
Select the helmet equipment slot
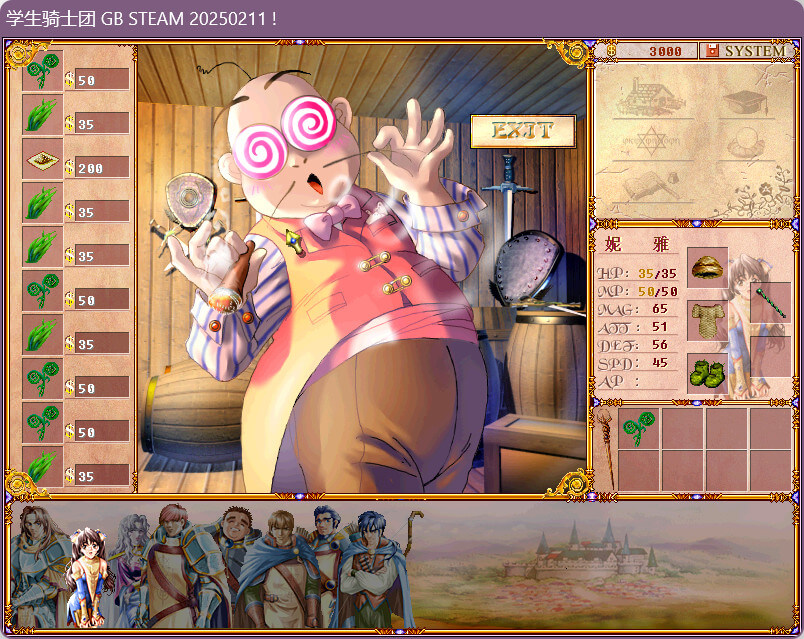(x=707, y=268)
